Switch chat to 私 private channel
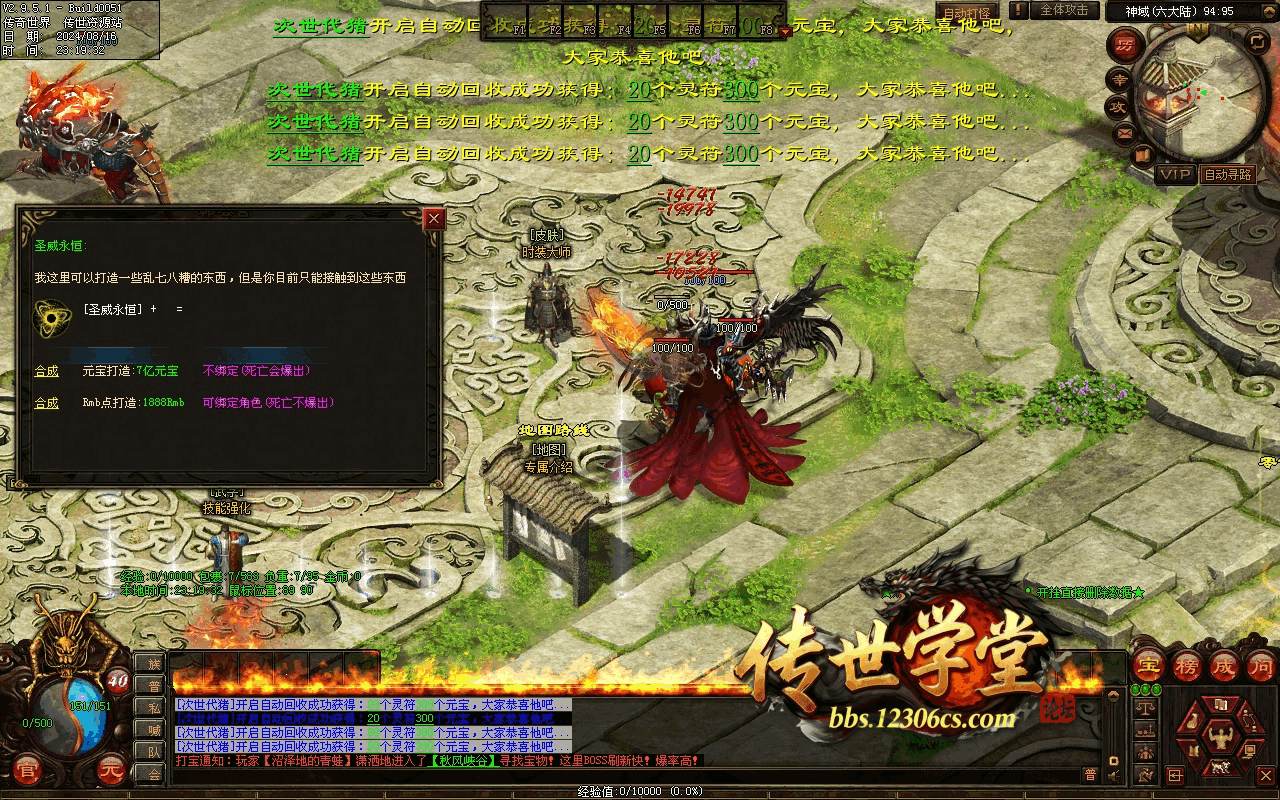 pos(153,707)
